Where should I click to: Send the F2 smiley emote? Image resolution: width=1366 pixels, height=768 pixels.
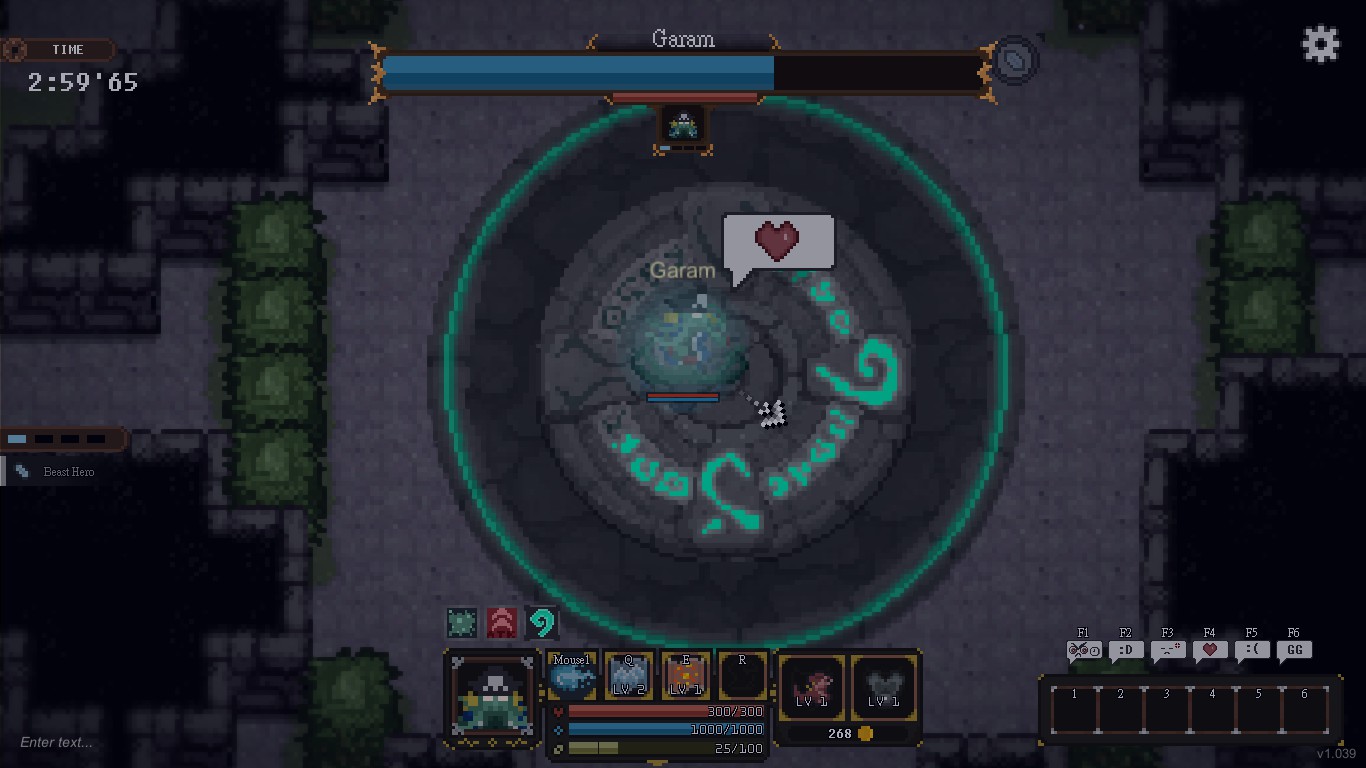click(x=1125, y=649)
